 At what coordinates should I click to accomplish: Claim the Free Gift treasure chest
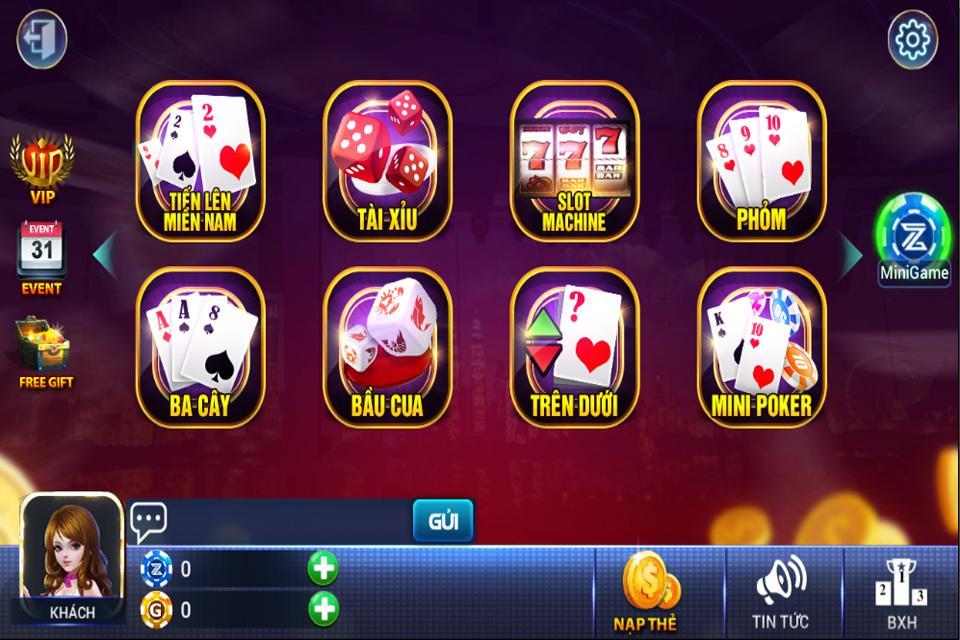click(x=44, y=352)
